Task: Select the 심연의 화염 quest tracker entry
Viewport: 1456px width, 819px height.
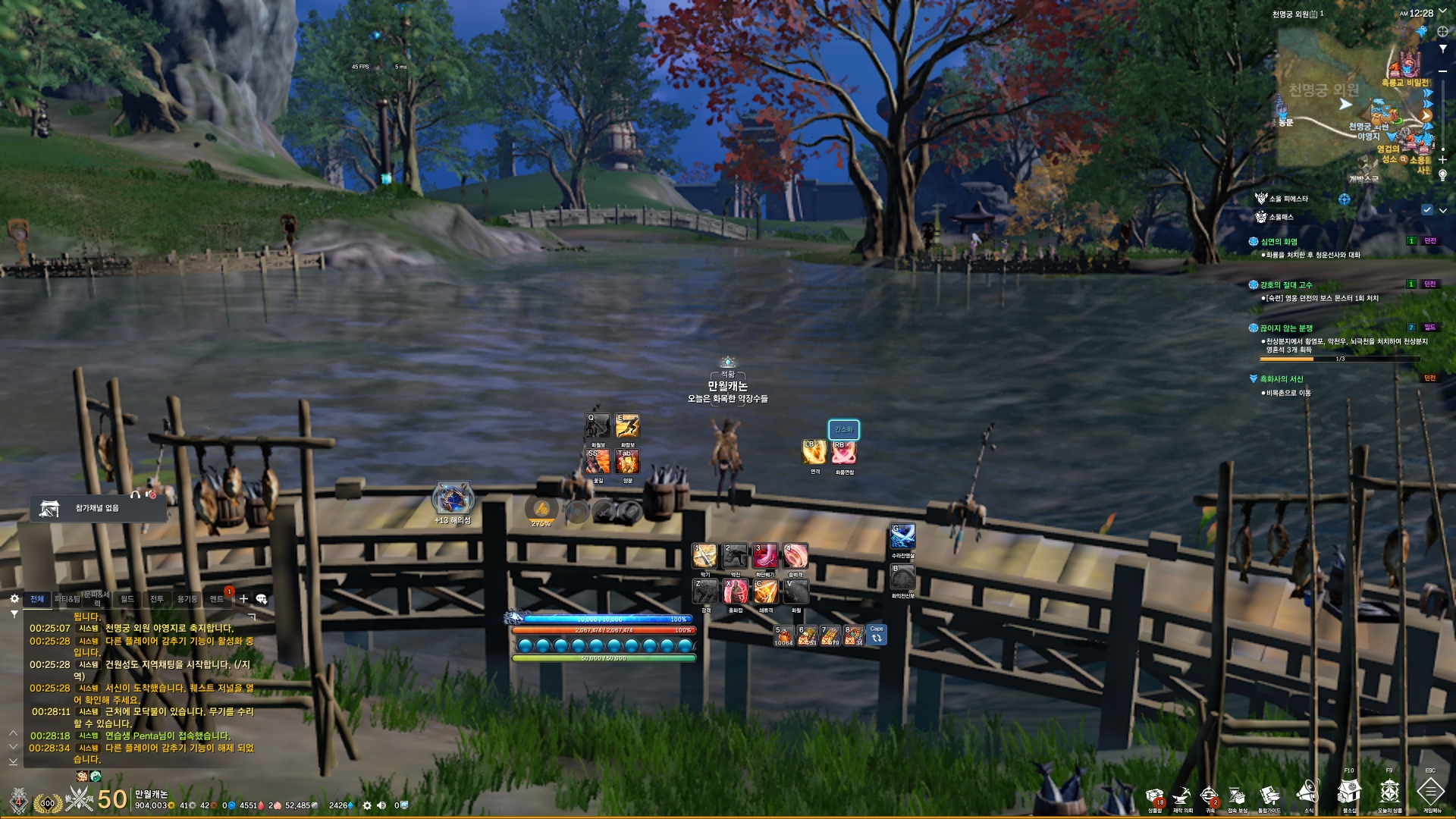Action: point(1279,242)
